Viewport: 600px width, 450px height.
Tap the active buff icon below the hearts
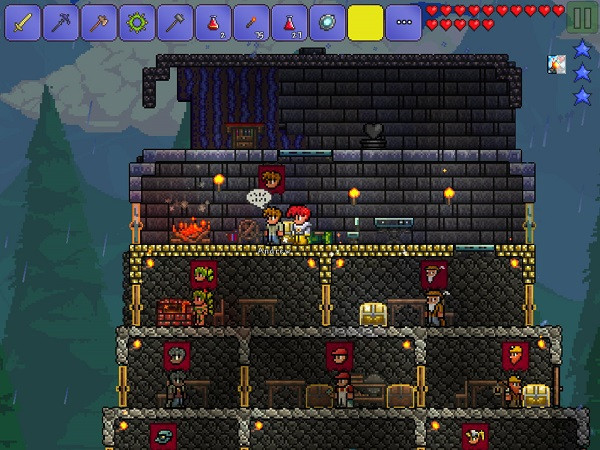557,64
